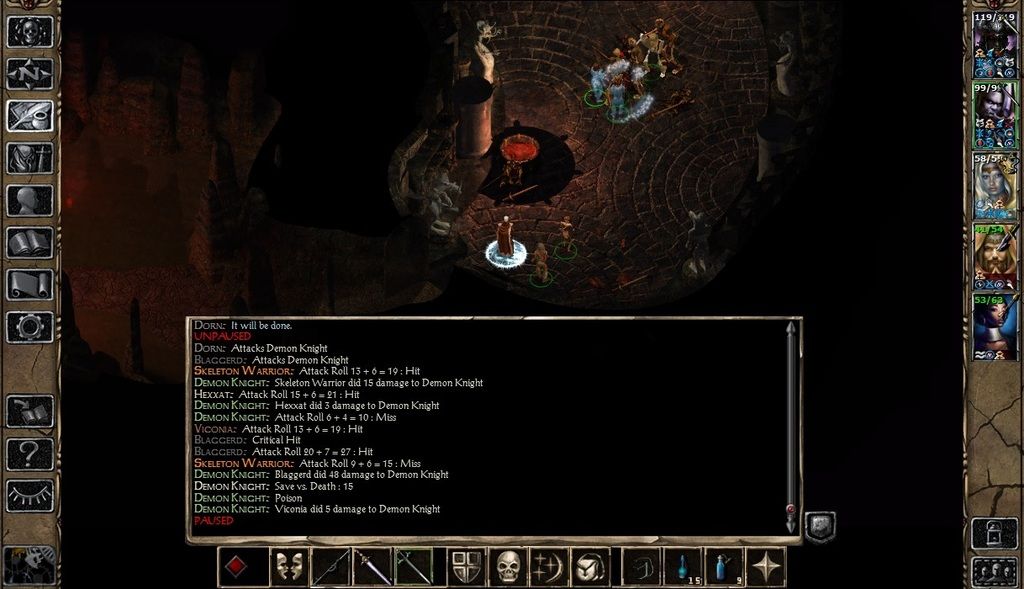The width and height of the screenshot is (1024, 589).
Task: Click the question mark help button
Action: coord(30,454)
